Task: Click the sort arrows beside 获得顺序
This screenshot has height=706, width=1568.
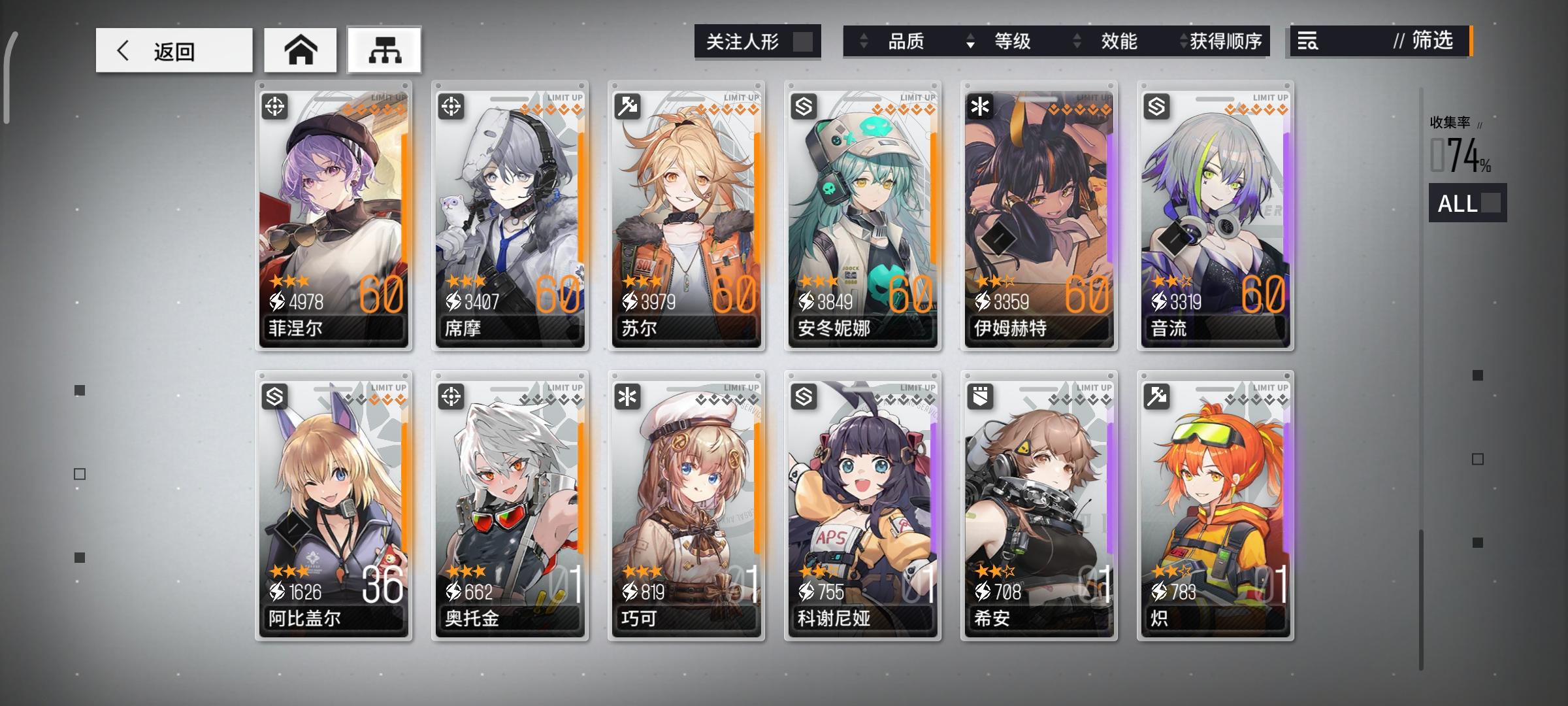Action: (1182, 41)
